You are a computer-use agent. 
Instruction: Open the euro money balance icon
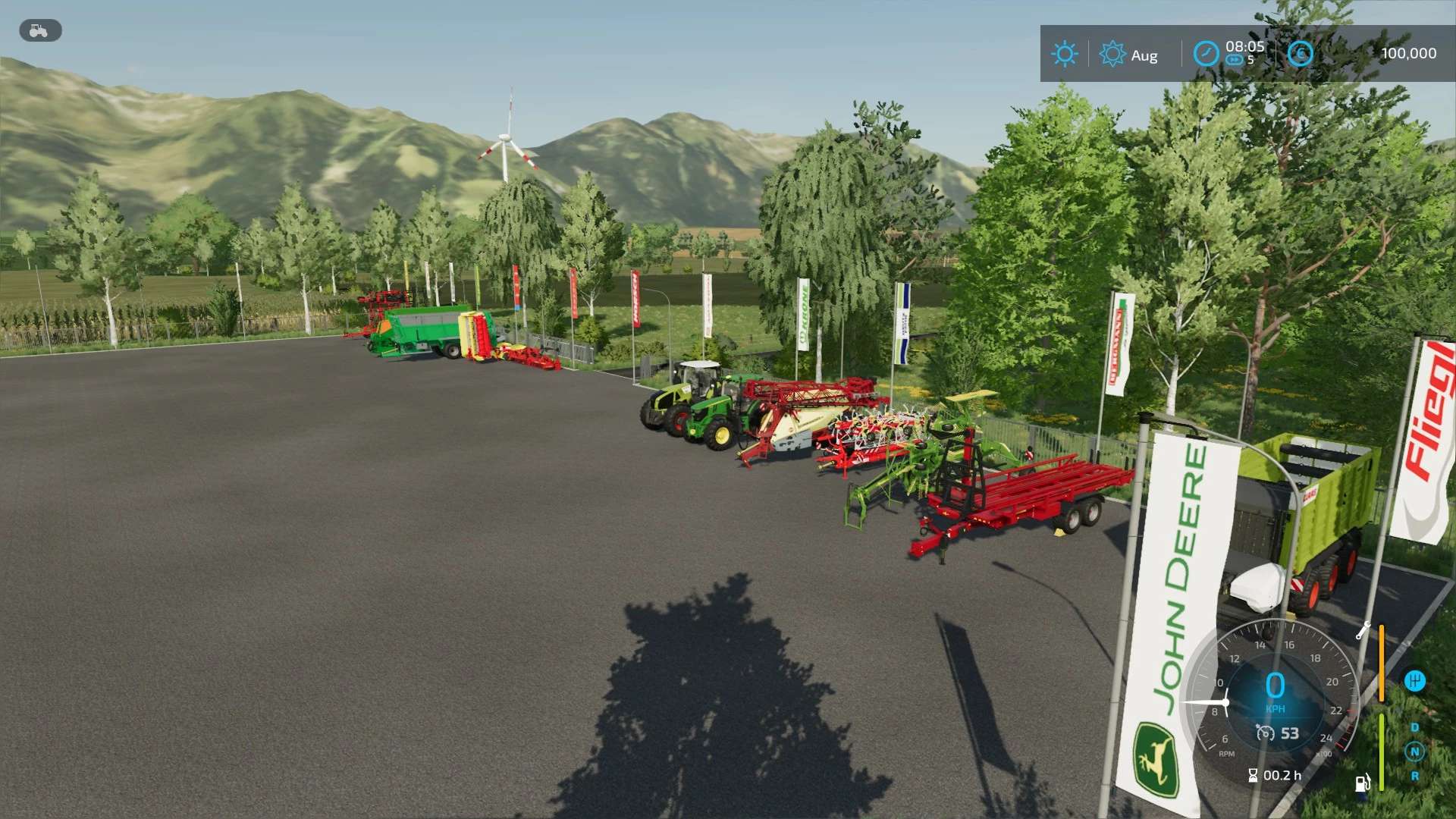coord(1300,54)
